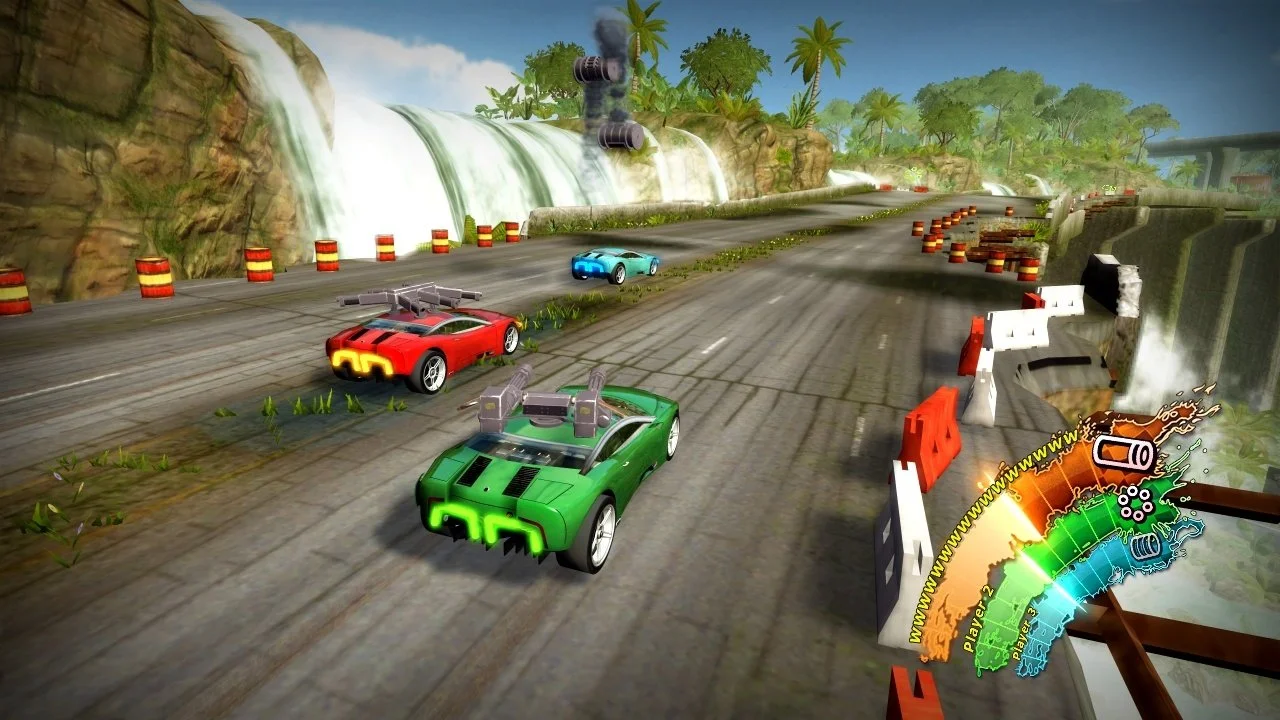Click the revolver cylinder ammo icon
1280x720 pixels.
click(1135, 503)
